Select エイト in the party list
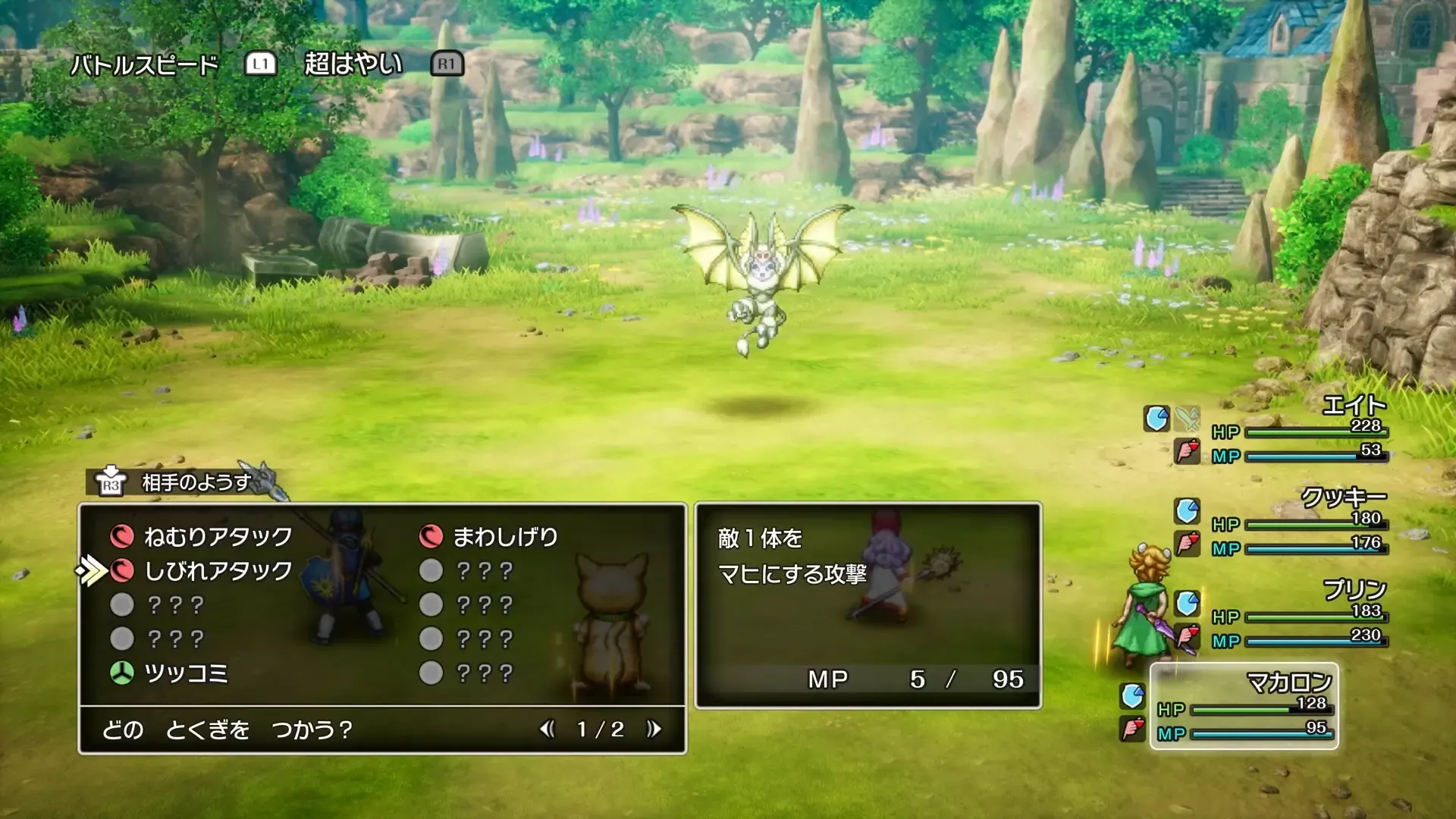 (x=1354, y=406)
